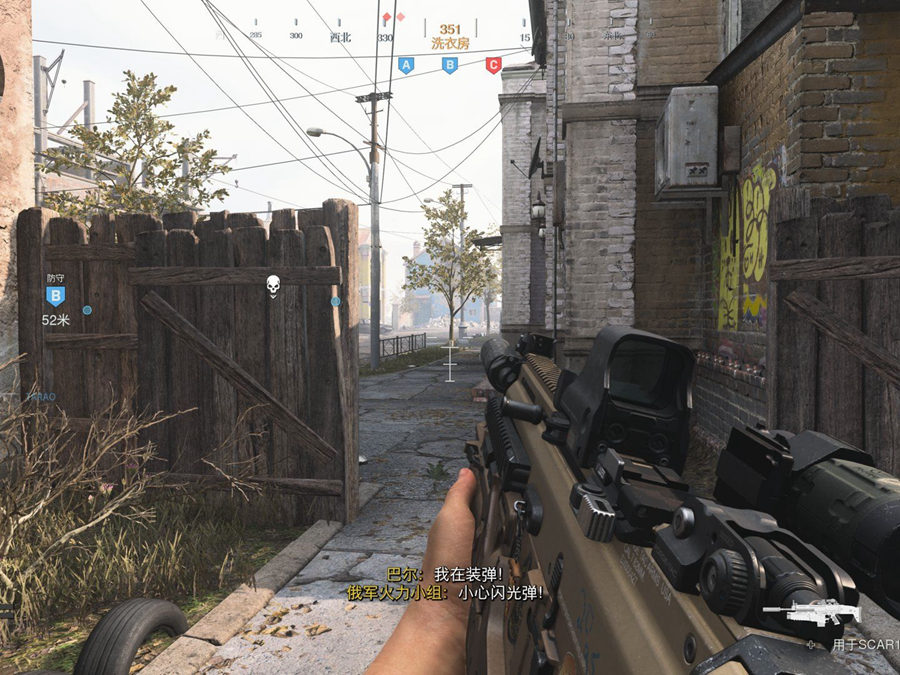The height and width of the screenshot is (675, 900).
Task: Click the defend B marker showing 52米
Action: (56, 296)
